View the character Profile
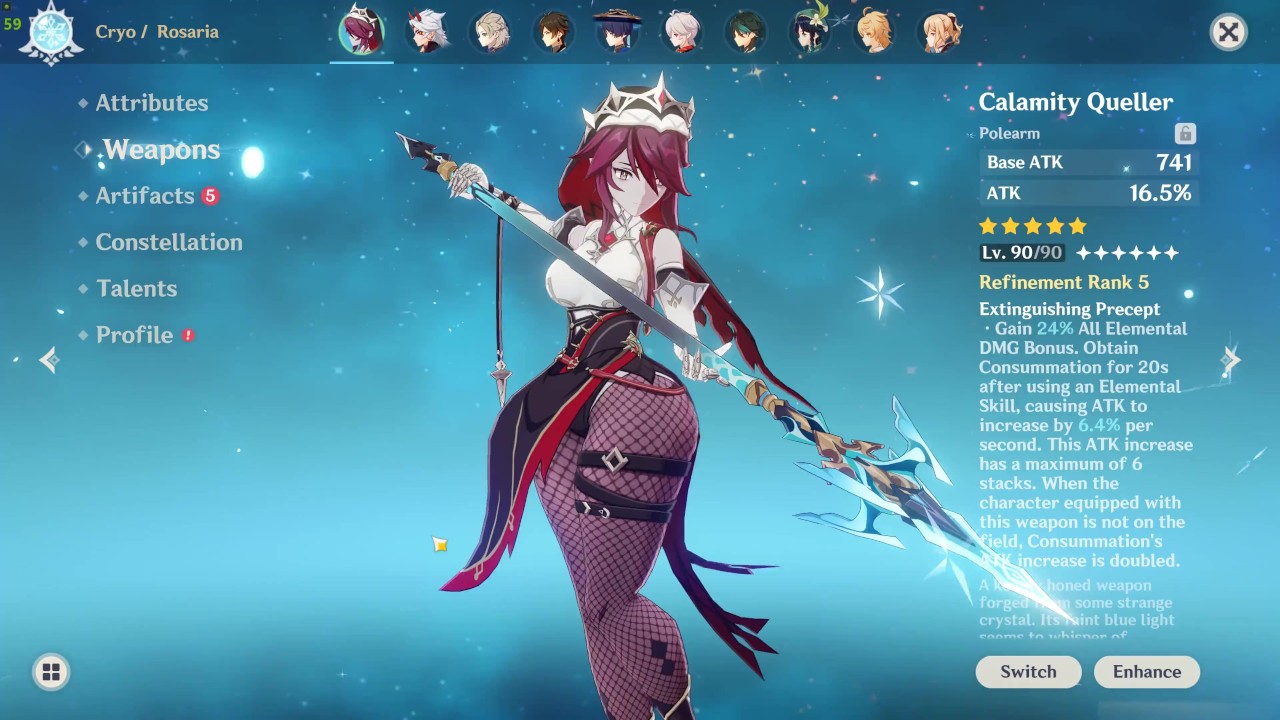This screenshot has height=720, width=1280. coord(134,335)
